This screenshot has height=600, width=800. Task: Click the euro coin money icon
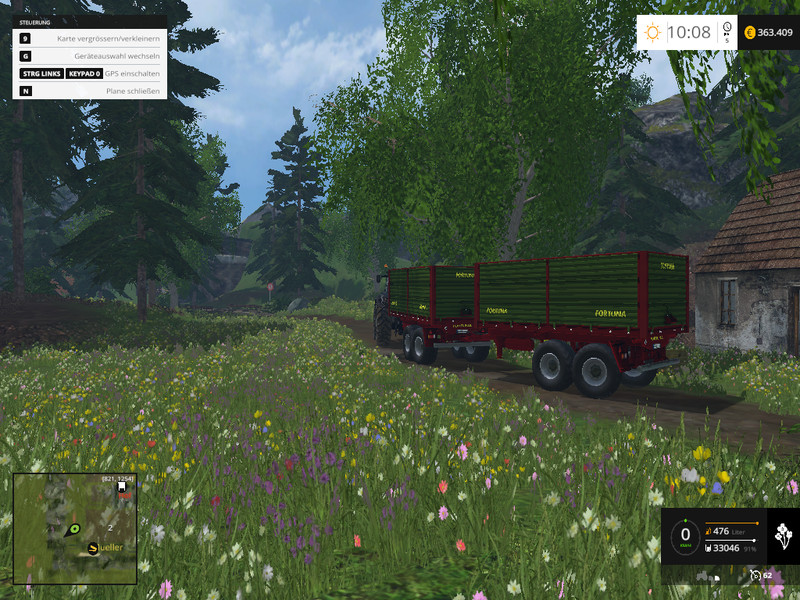click(749, 32)
